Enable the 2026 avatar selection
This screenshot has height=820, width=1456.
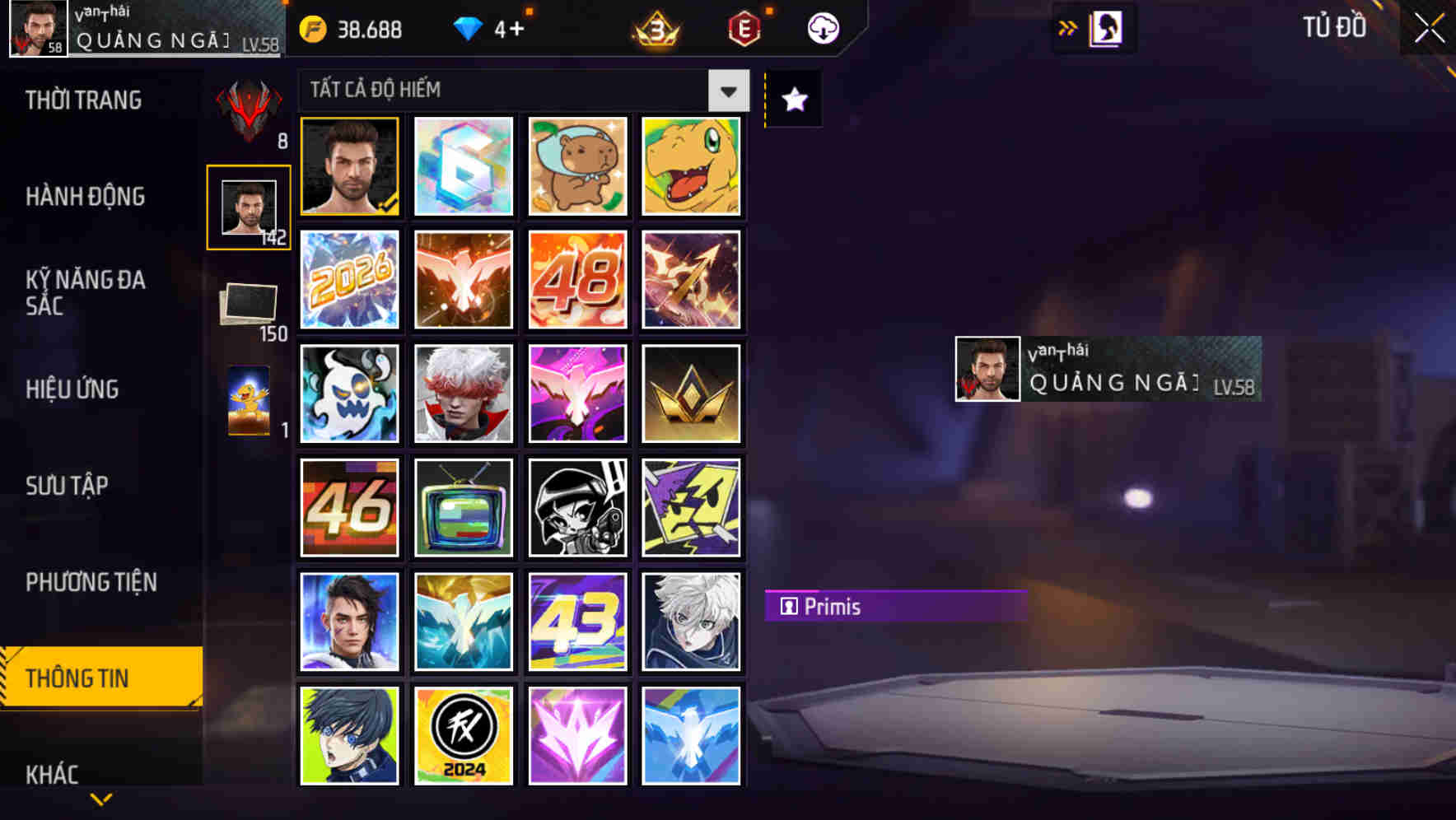(348, 280)
